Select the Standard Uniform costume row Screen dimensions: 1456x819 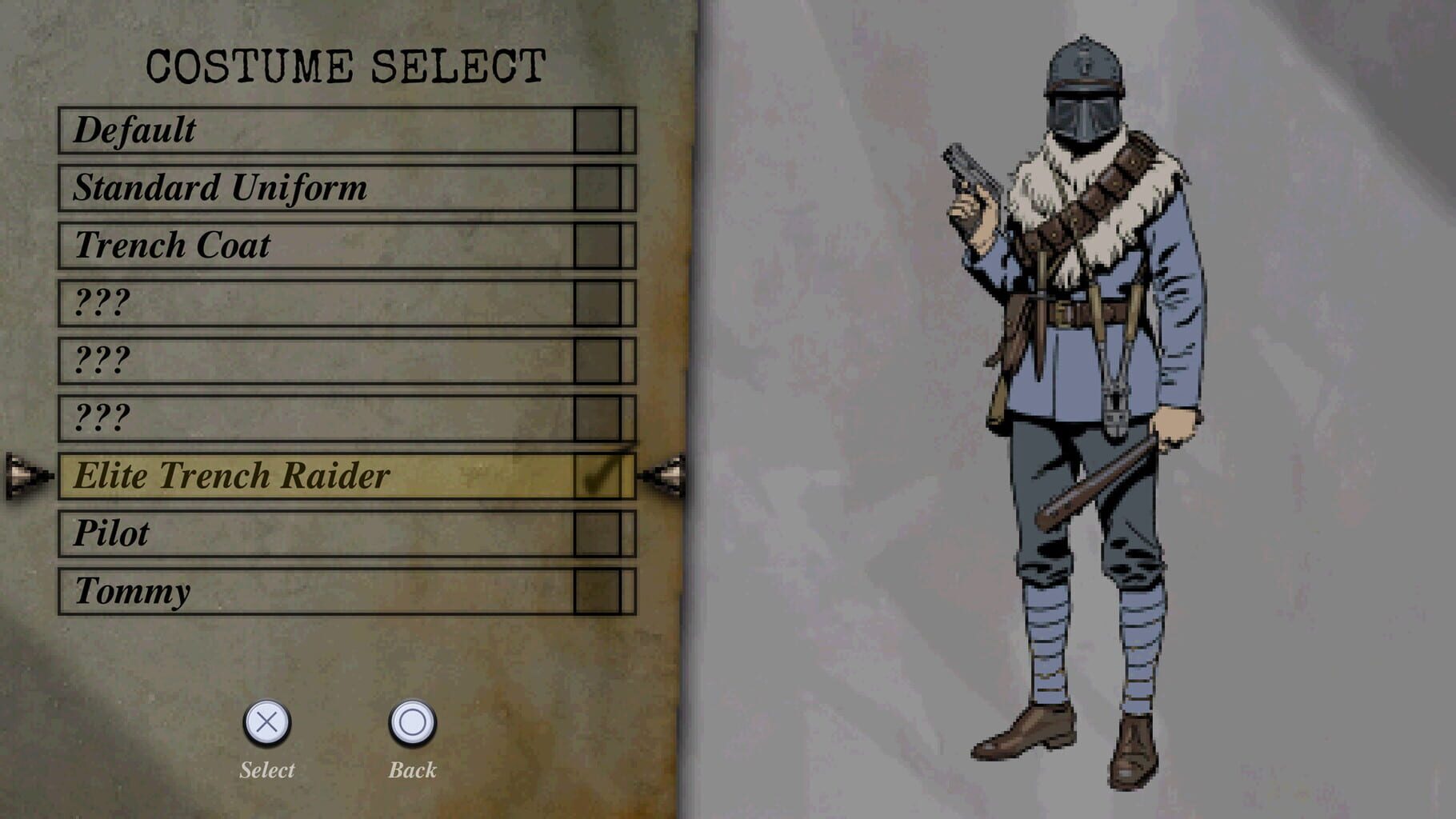[x=320, y=186]
